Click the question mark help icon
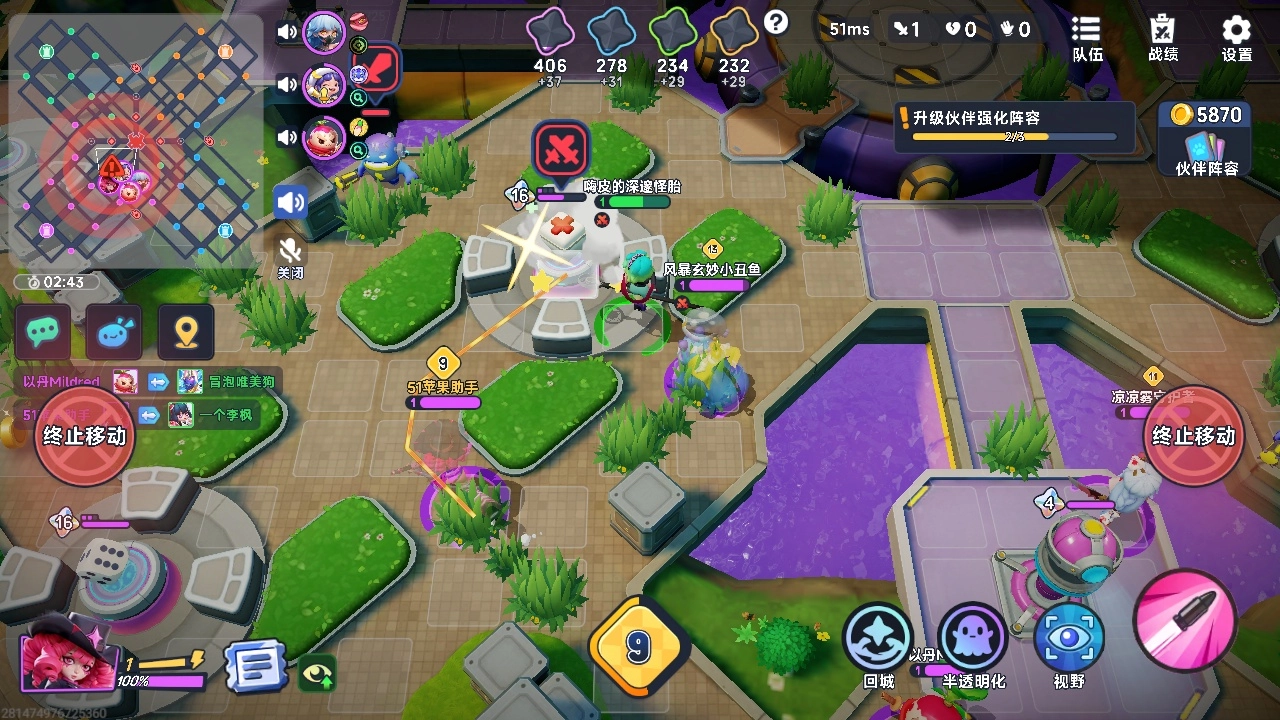This screenshot has height=720, width=1280. 776,22
